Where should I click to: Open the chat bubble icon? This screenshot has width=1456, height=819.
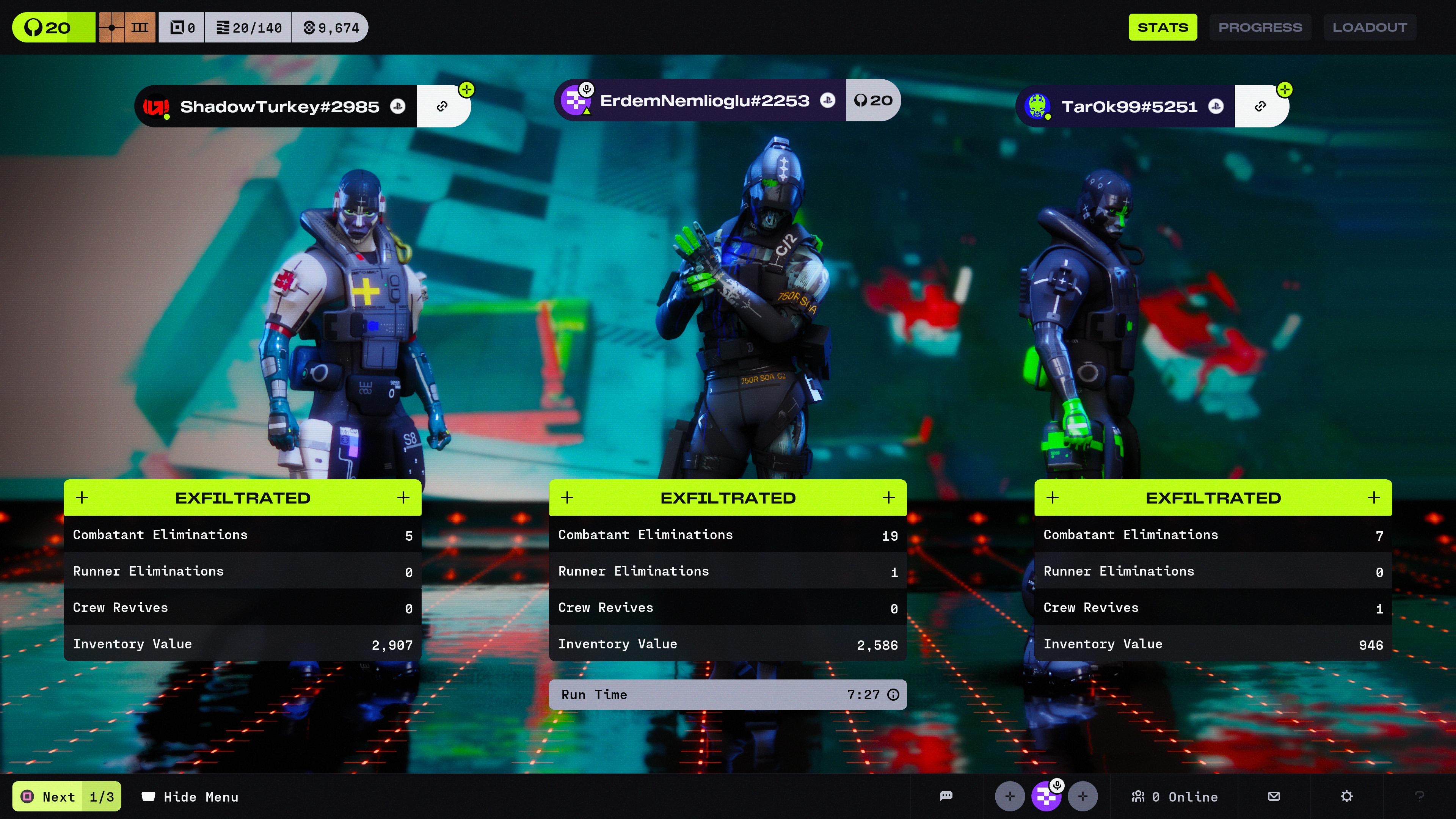pyautogui.click(x=946, y=796)
